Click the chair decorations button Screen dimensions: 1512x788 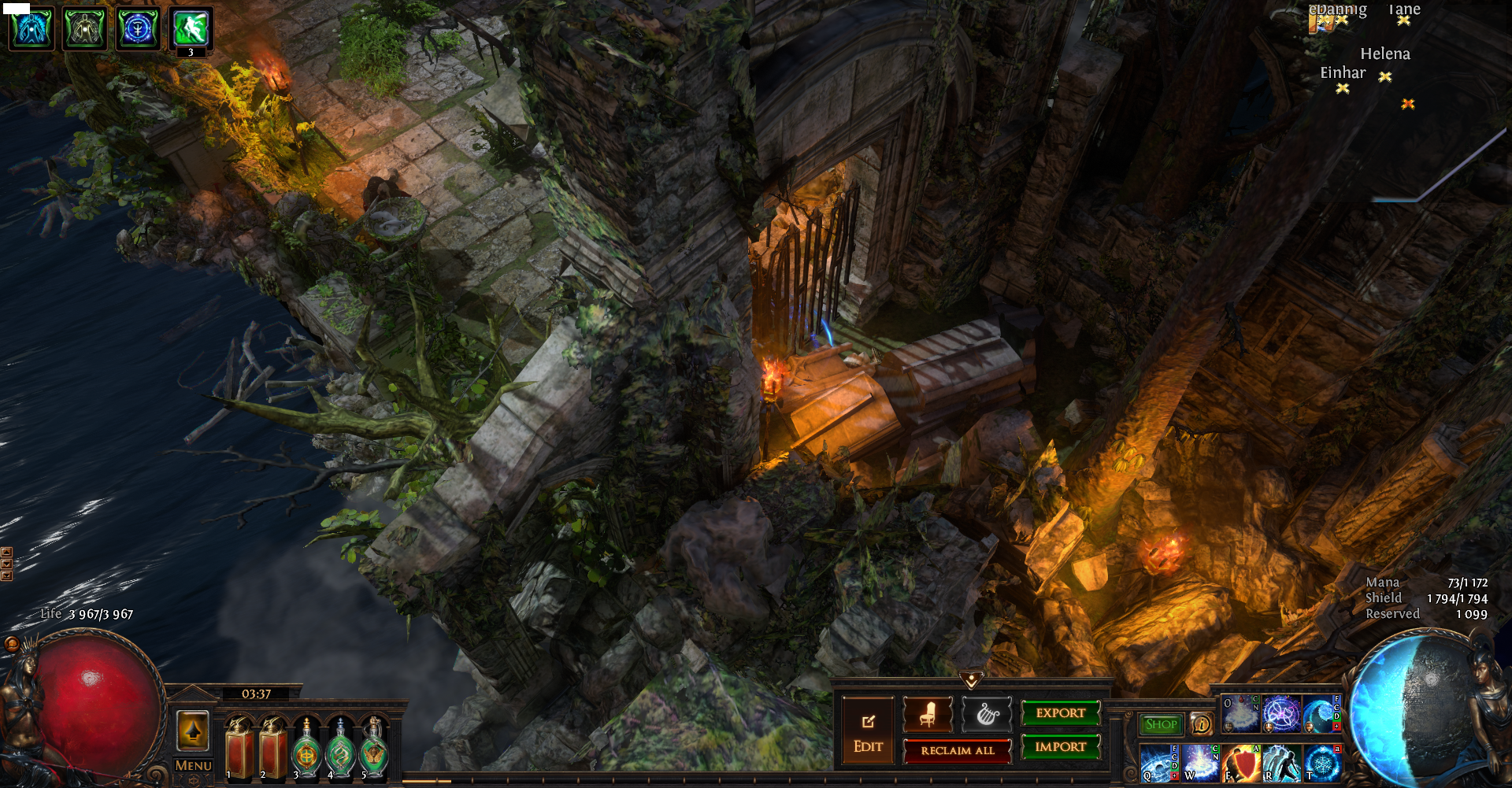click(927, 714)
